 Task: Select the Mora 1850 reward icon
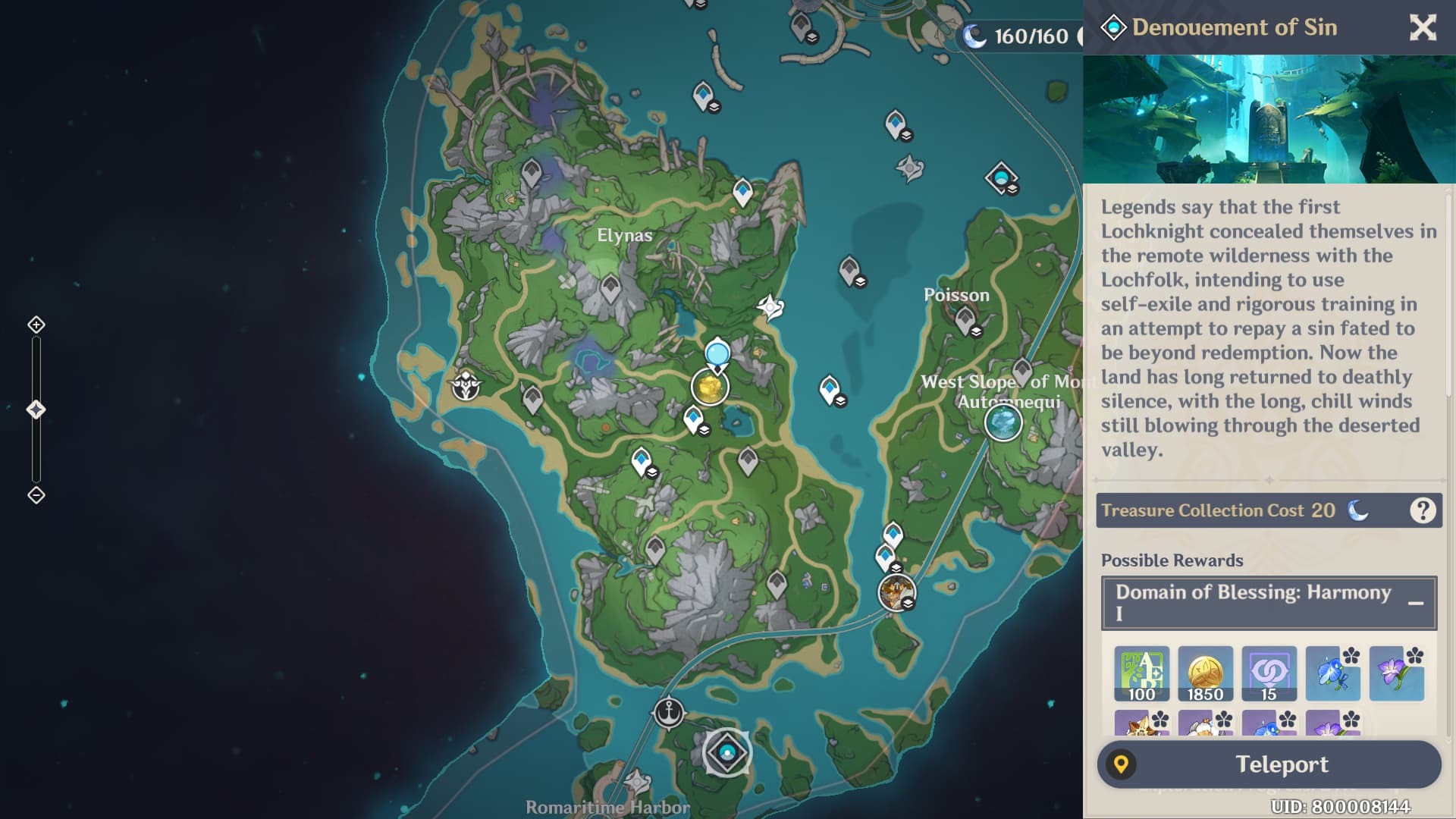pos(1205,673)
